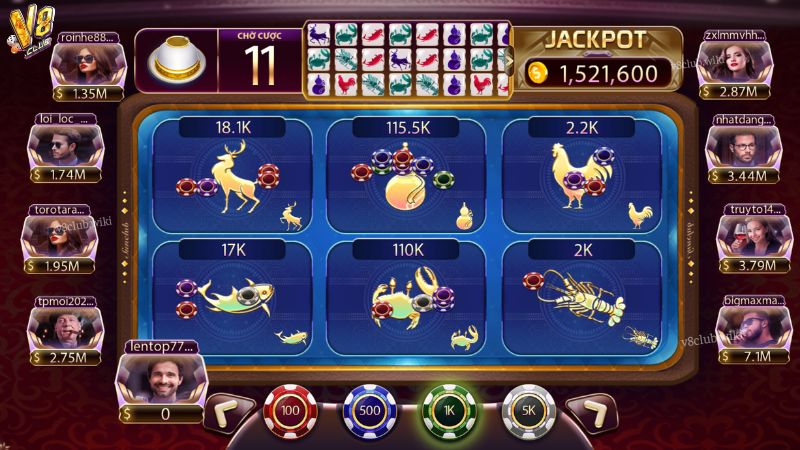Click the V8 Club logo
The height and width of the screenshot is (450, 800).
(32, 27)
